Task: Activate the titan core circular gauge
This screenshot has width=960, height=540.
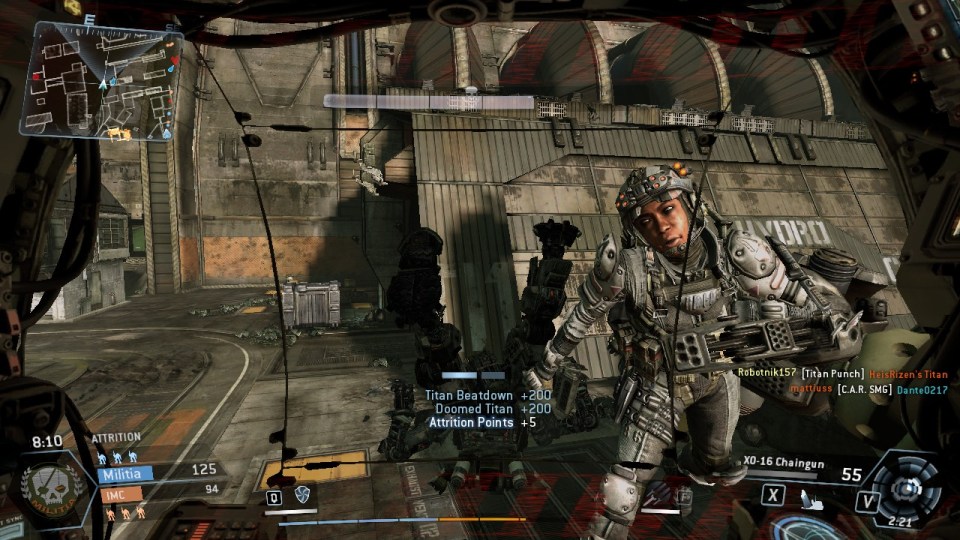Action: 905,487
